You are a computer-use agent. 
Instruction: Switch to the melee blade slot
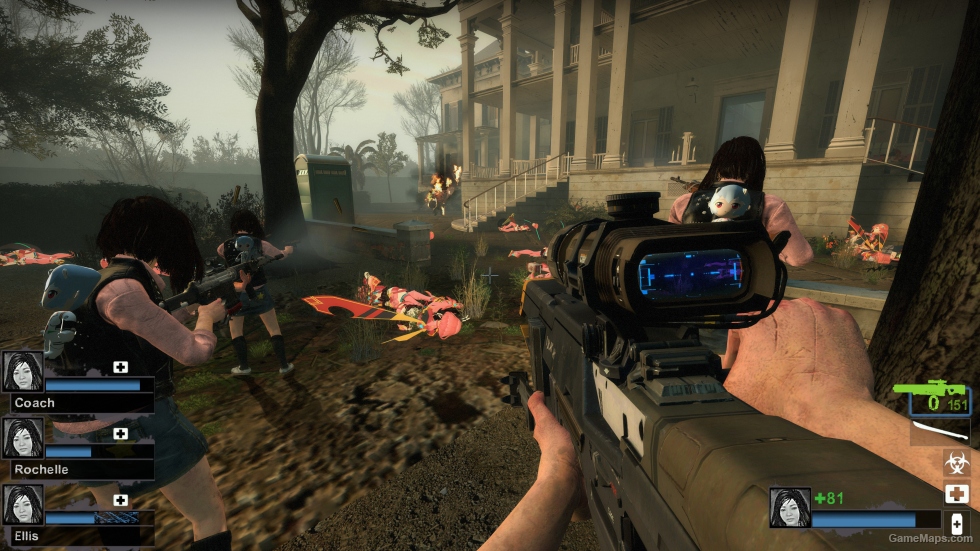click(940, 433)
